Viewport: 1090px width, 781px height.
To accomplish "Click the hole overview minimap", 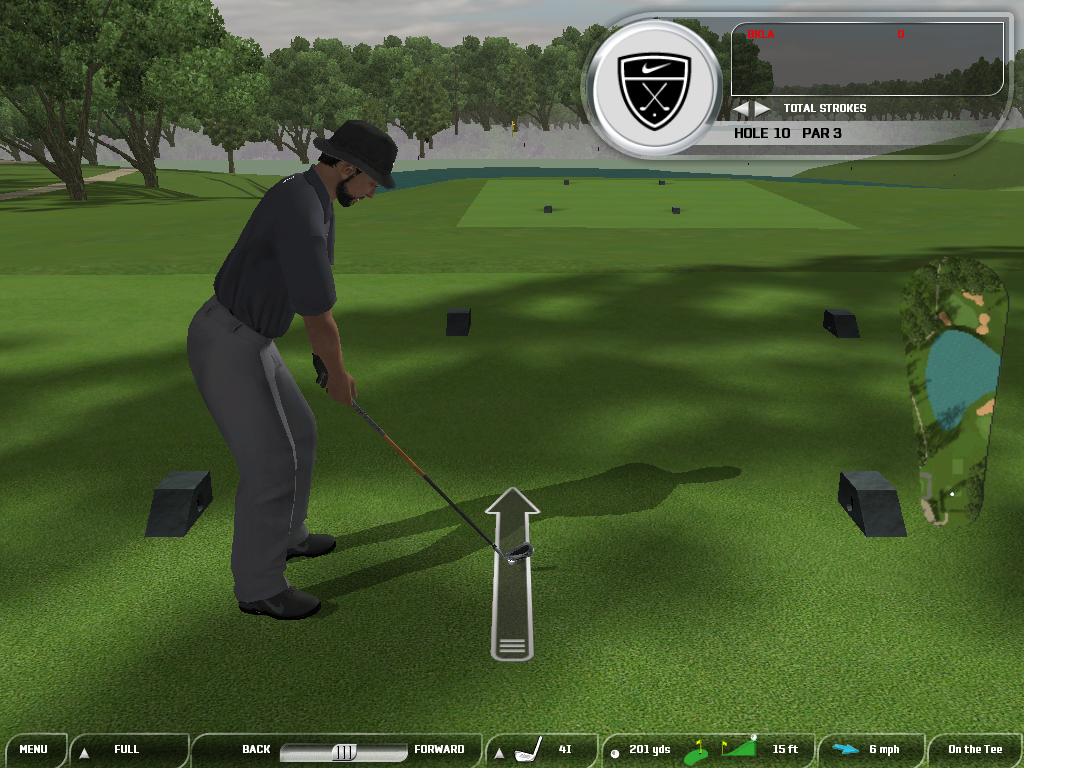I will click(x=953, y=390).
